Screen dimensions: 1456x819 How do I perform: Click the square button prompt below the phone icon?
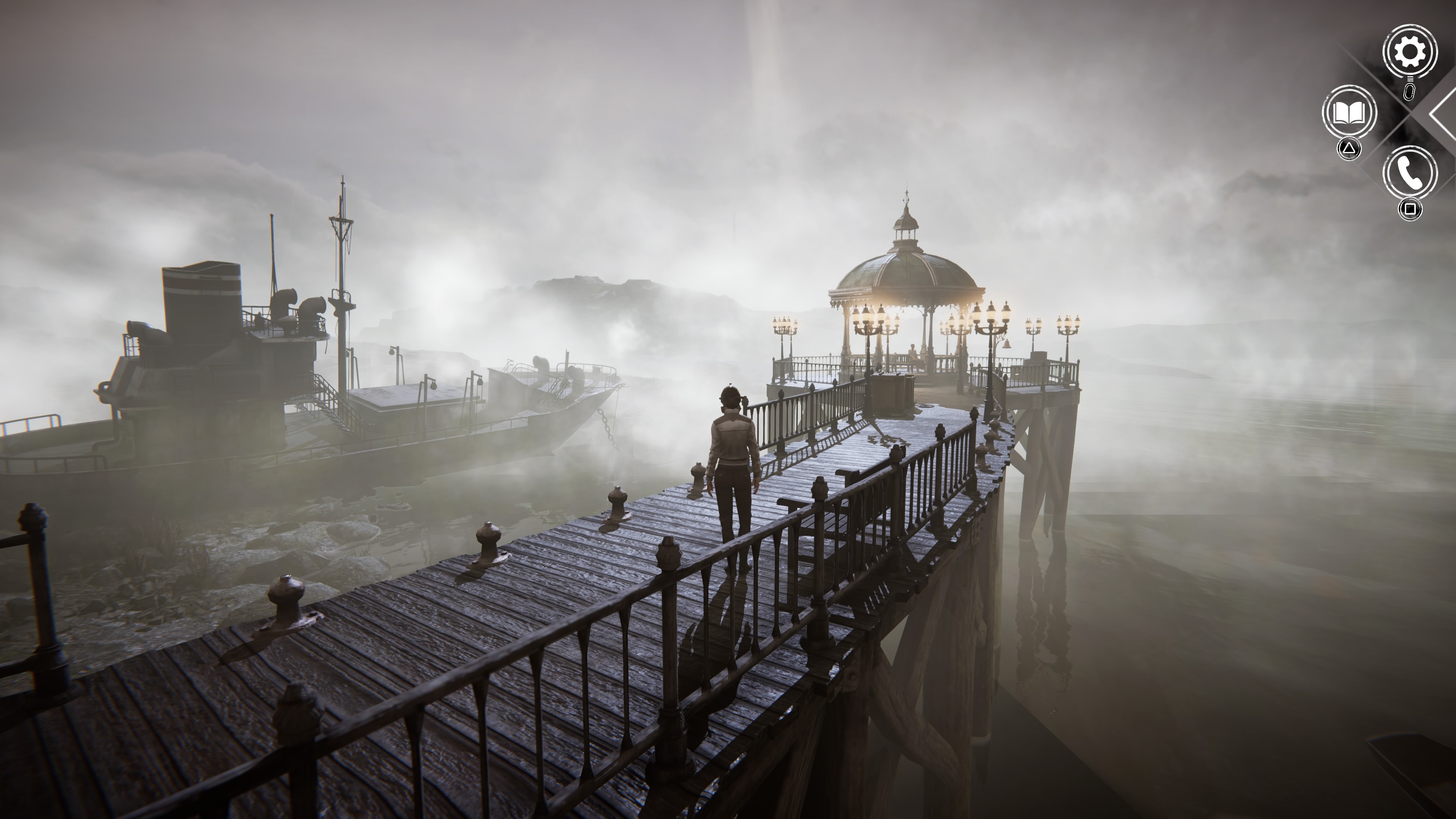click(x=1410, y=208)
